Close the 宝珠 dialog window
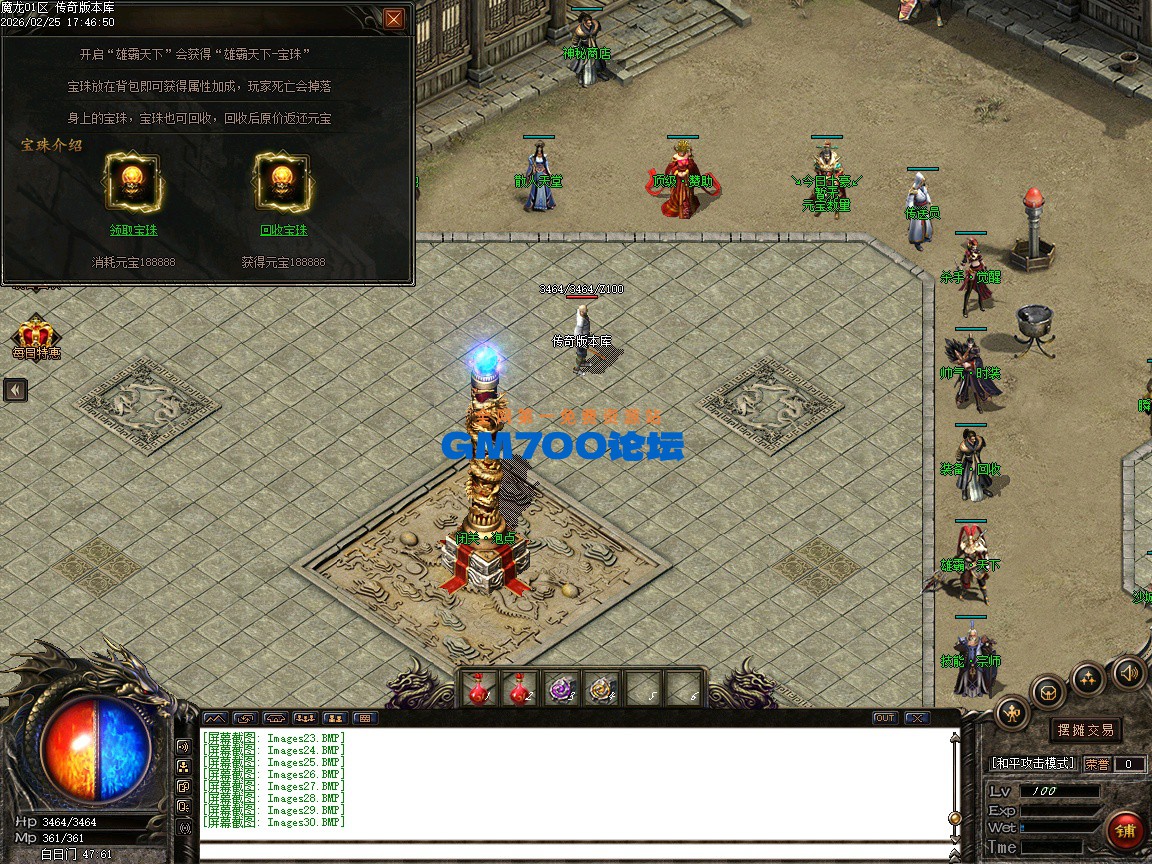1152x864 pixels. point(394,18)
